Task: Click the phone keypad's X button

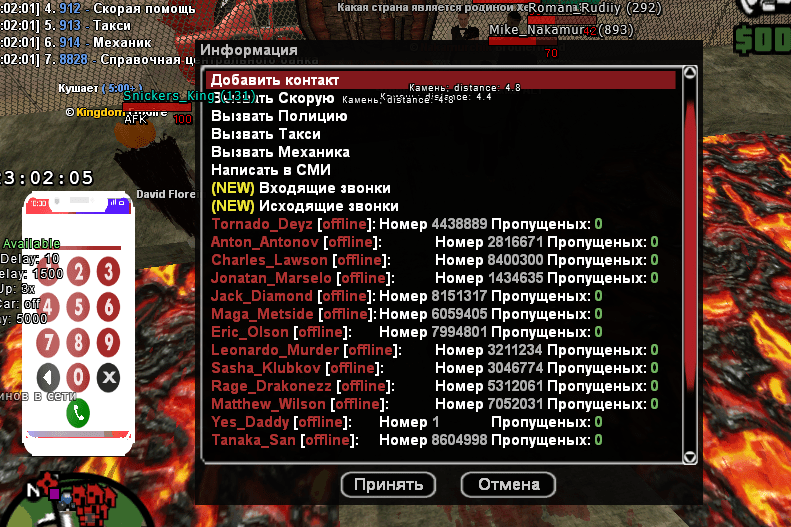Action: pos(108,377)
